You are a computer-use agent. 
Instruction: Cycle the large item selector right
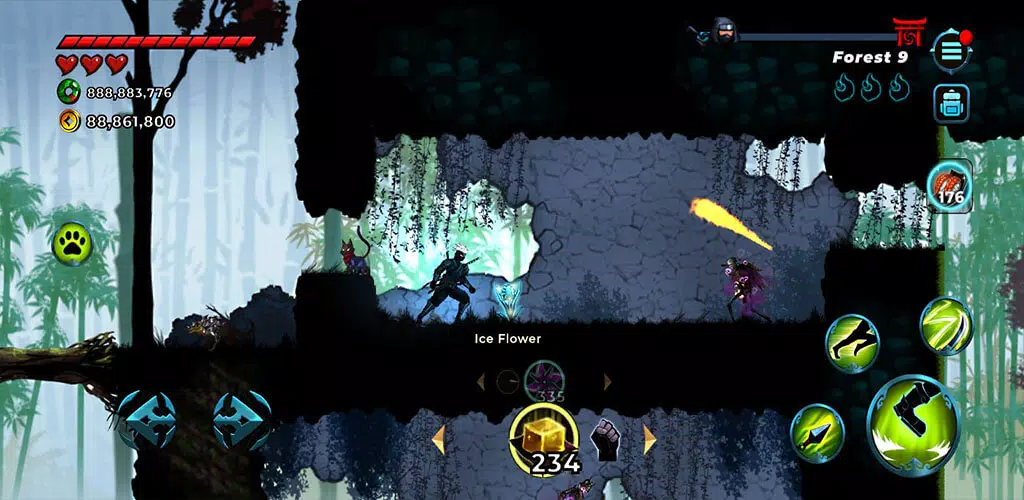tap(650, 439)
